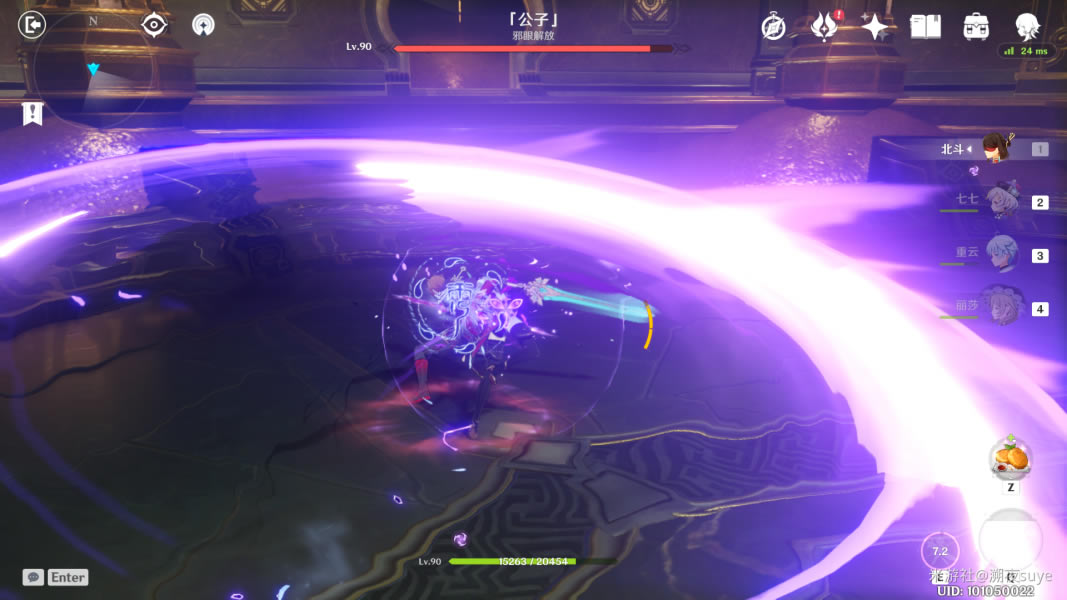The width and height of the screenshot is (1067, 600).
Task: Click the leave-domain door icon
Action: 32,25
